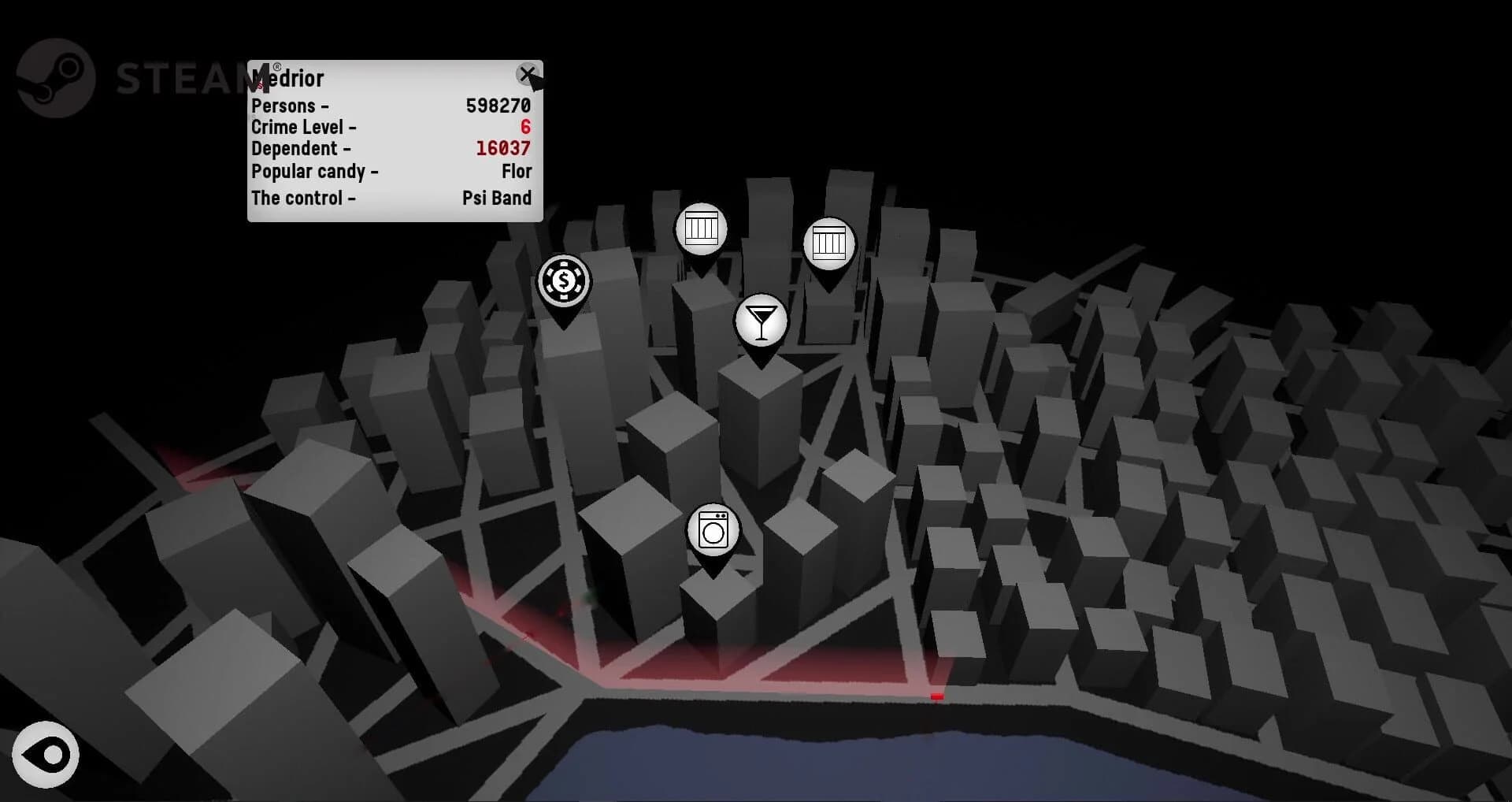Viewport: 1512px width, 802px height.
Task: Click the Dependent count 16037
Action: coord(502,147)
